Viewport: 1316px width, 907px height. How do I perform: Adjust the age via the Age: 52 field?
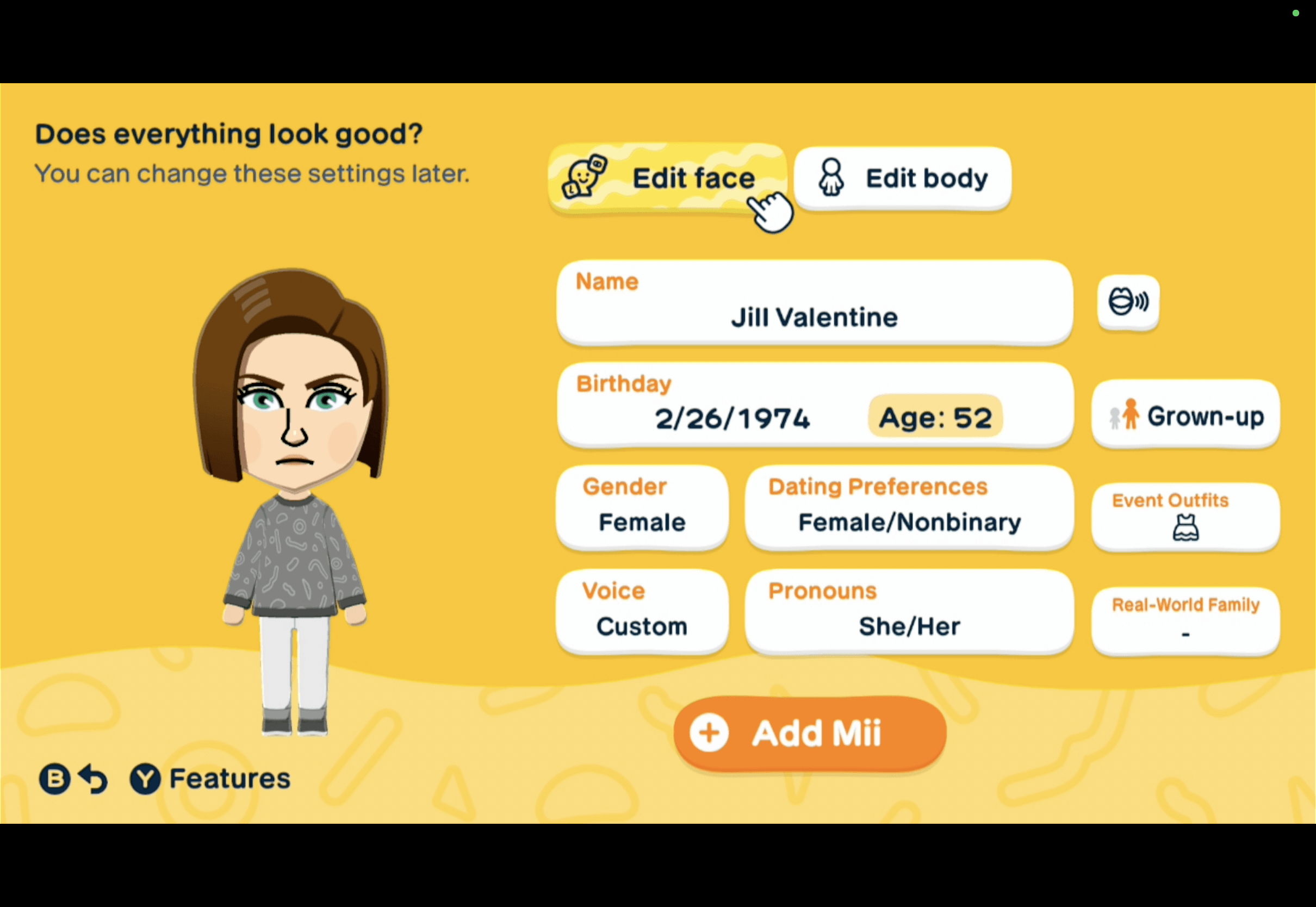click(x=935, y=418)
